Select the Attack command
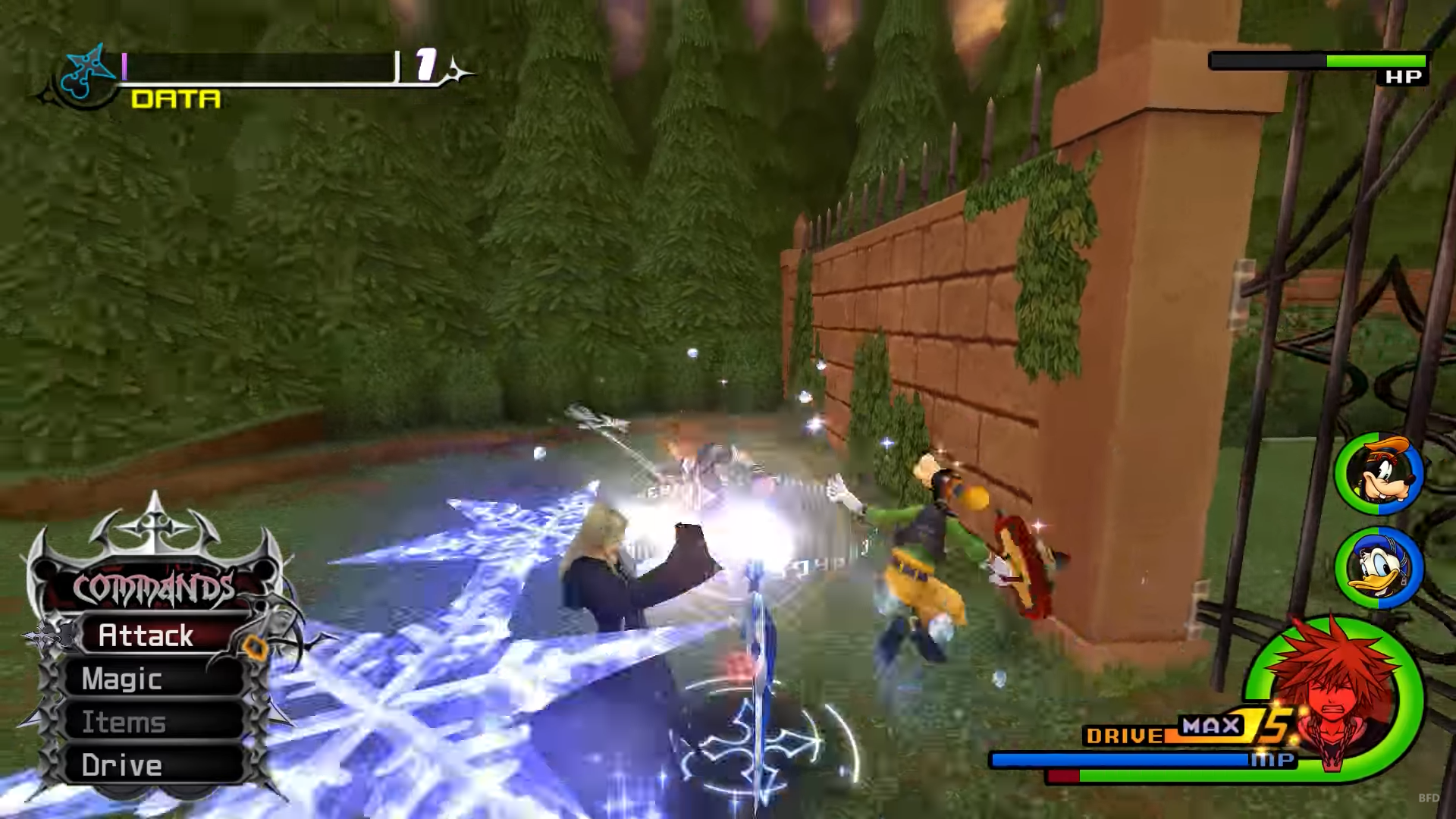Image resolution: width=1456 pixels, height=819 pixels. click(x=146, y=635)
